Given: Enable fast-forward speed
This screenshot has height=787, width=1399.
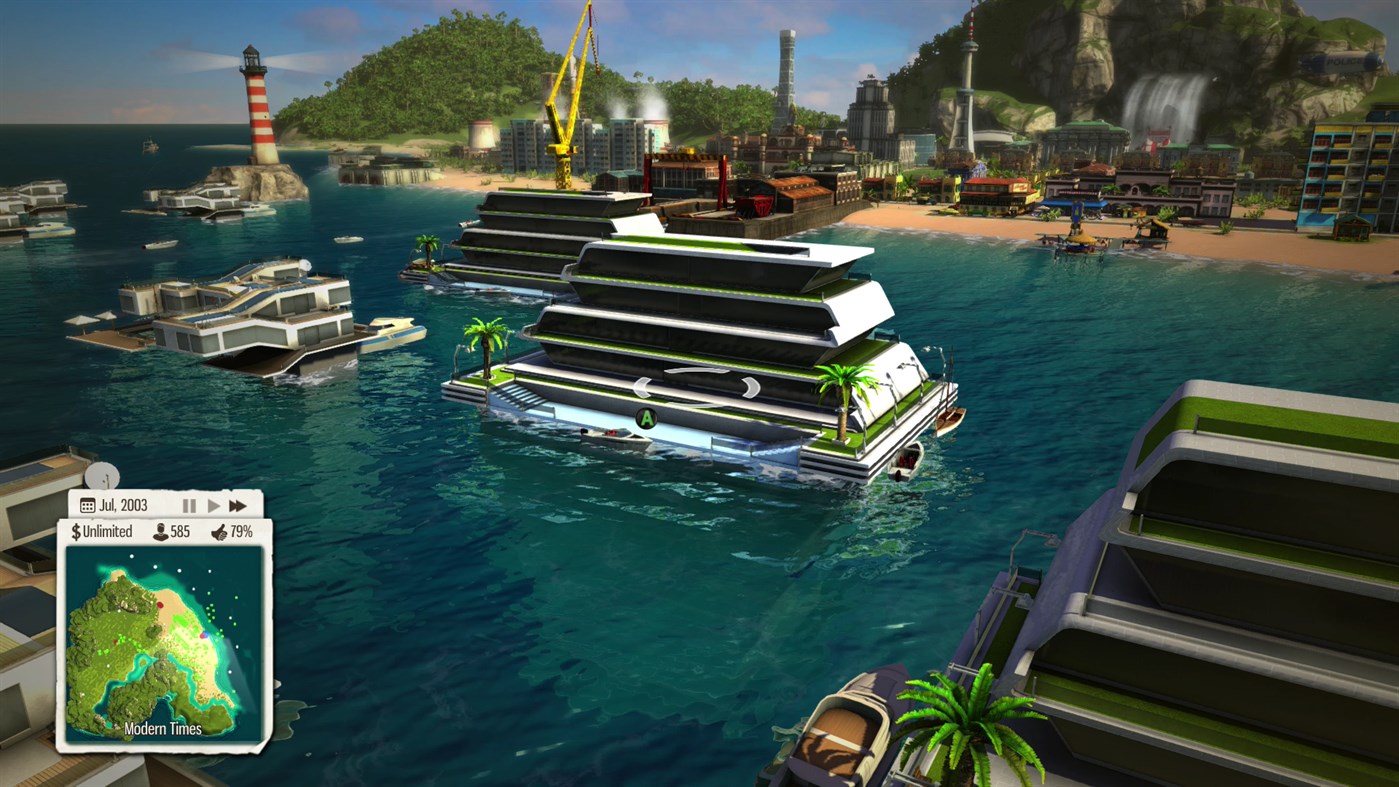Looking at the screenshot, I should pos(237,505).
